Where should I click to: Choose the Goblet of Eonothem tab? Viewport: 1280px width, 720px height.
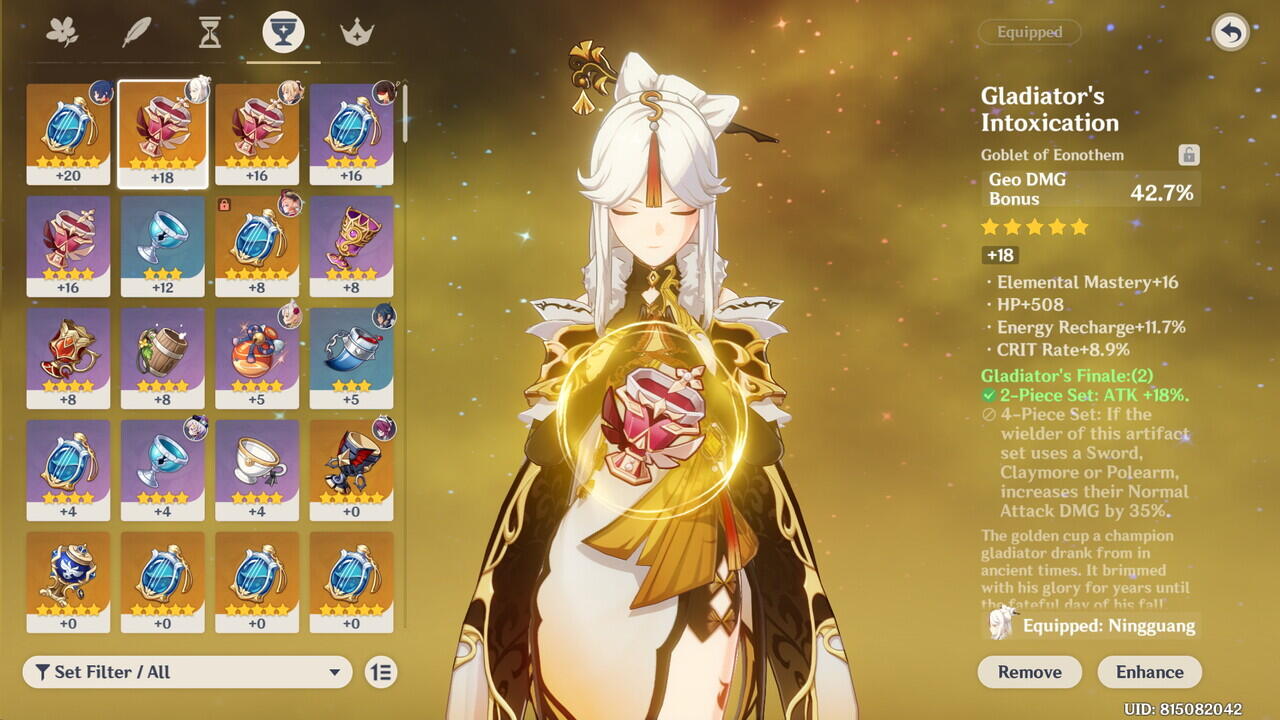point(283,32)
